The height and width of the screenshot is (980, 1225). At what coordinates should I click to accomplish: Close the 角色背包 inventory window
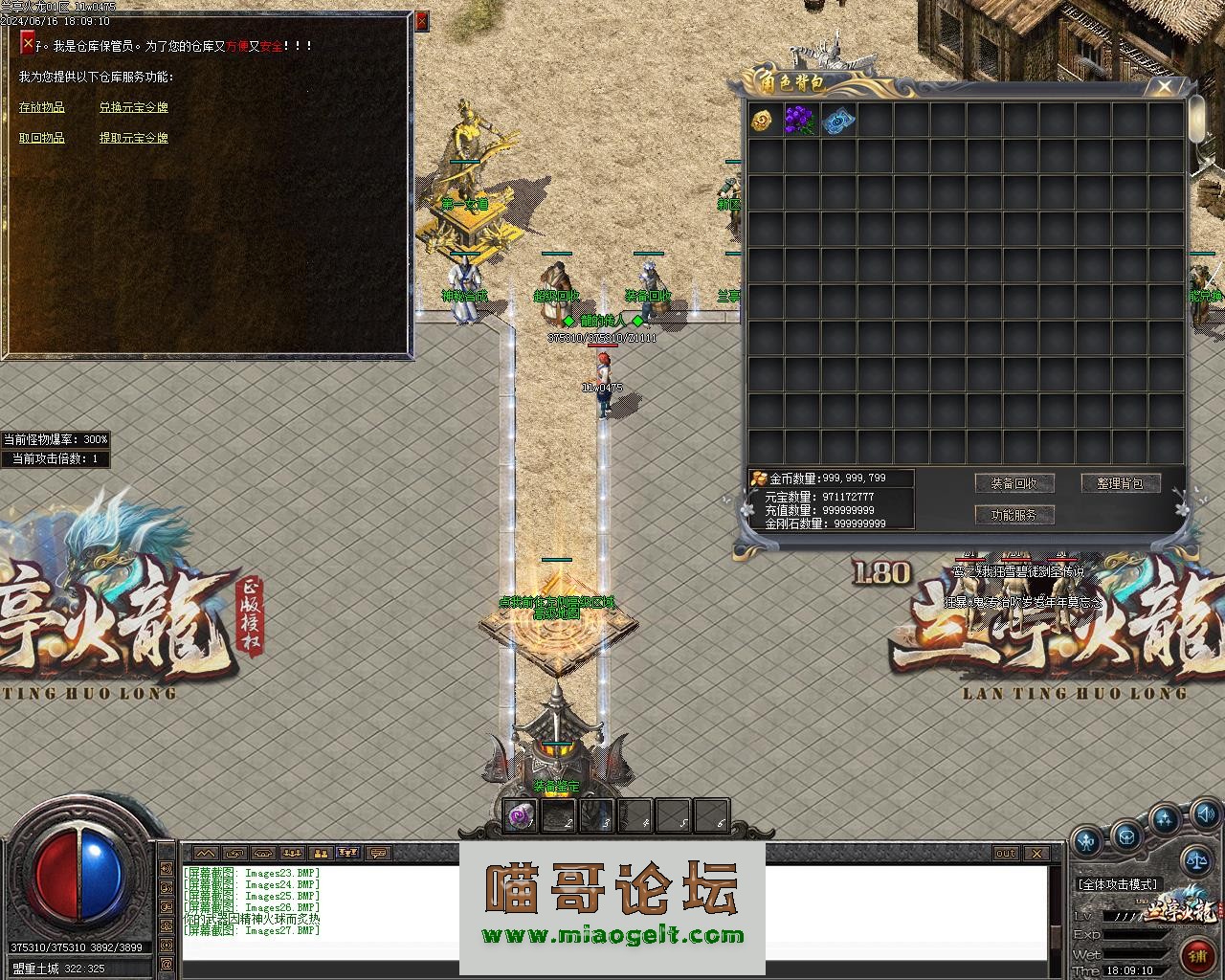click(x=1164, y=87)
